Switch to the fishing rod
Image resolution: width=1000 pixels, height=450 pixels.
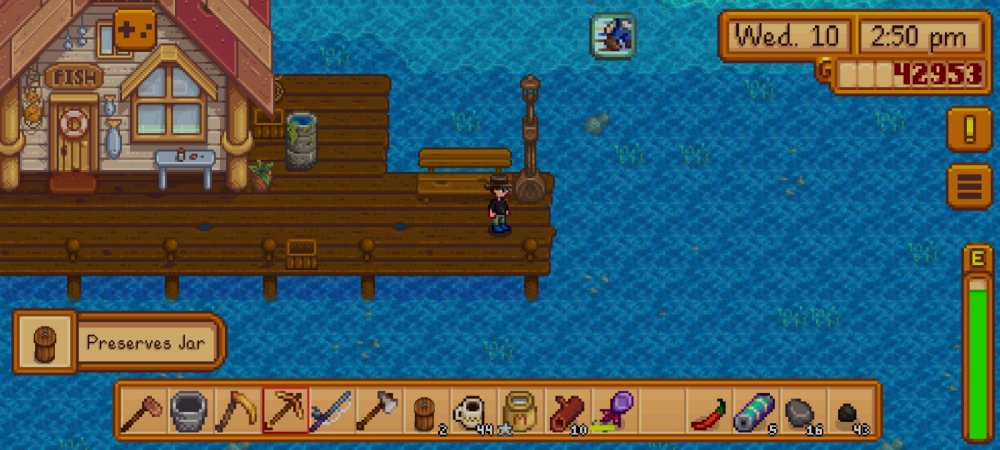click(x=331, y=410)
